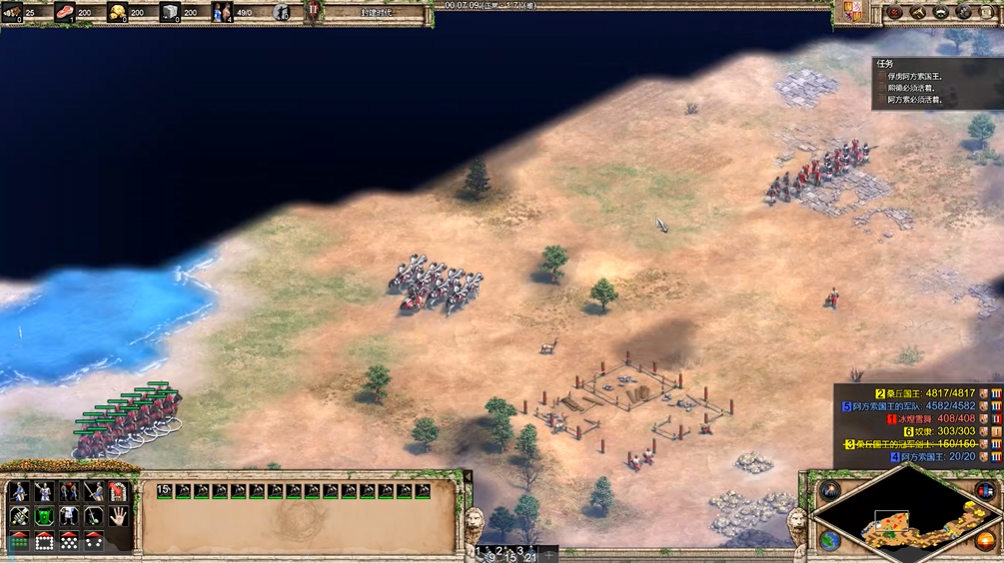Choose the split flank formation button
This screenshot has height=563, width=1004.
point(94,541)
